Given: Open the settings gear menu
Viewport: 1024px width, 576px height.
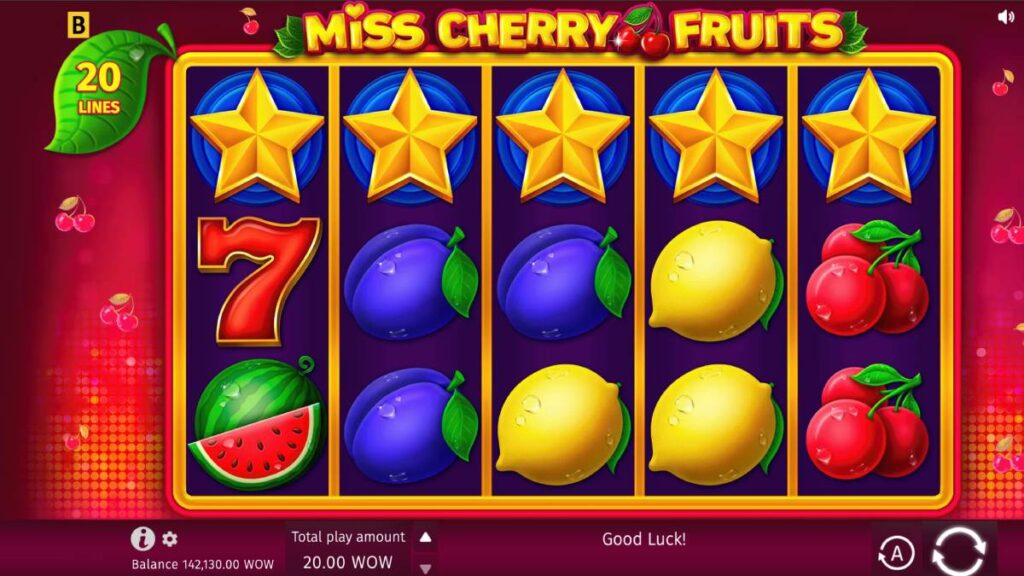Looking at the screenshot, I should coord(170,539).
